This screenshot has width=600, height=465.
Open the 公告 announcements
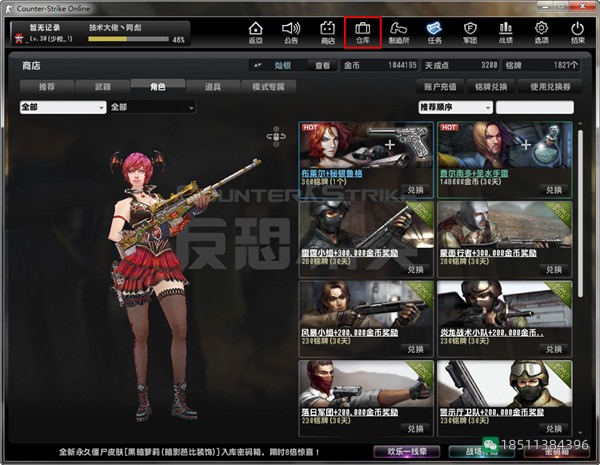[290, 31]
